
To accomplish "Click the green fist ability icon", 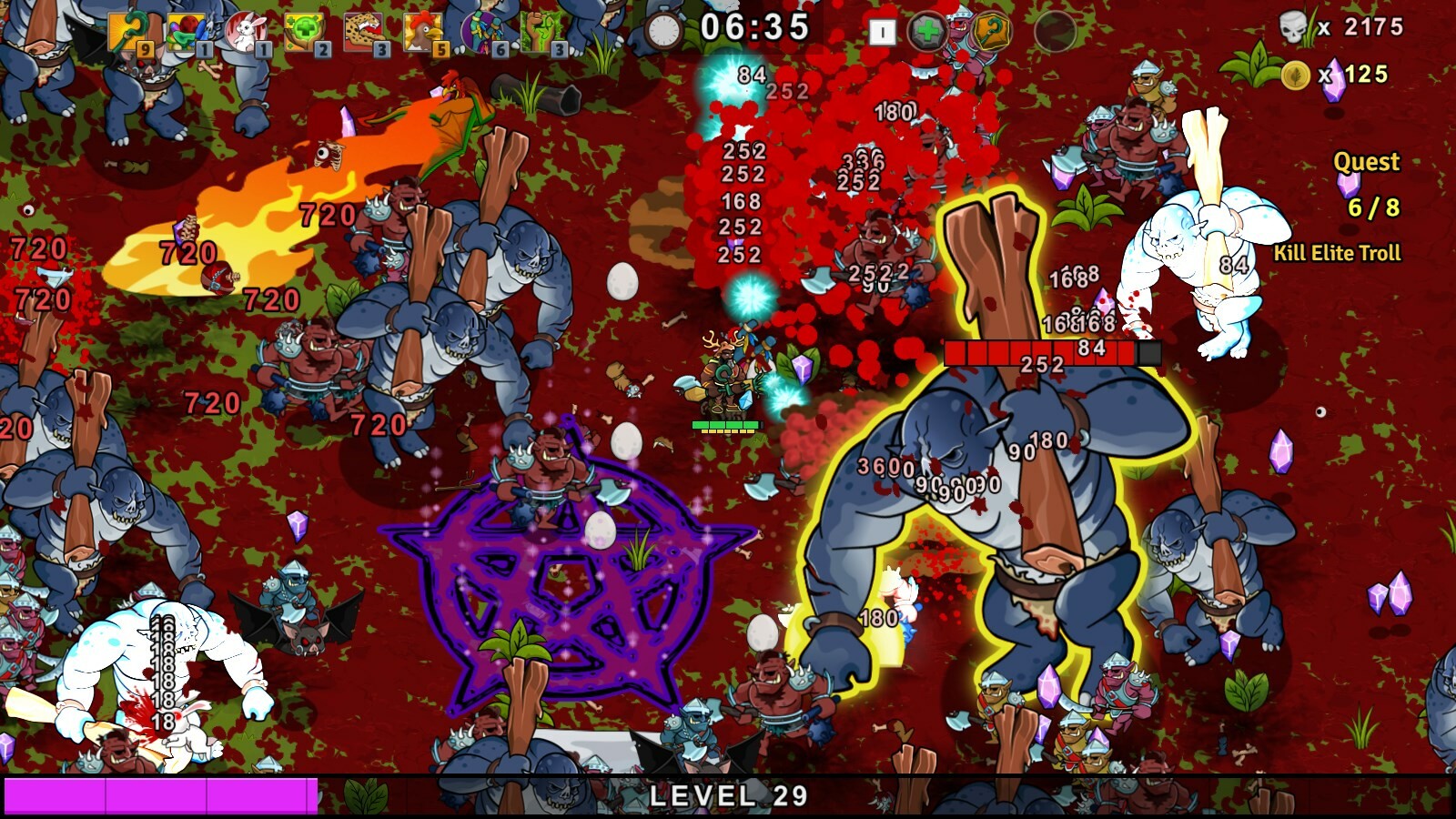I will 541,32.
